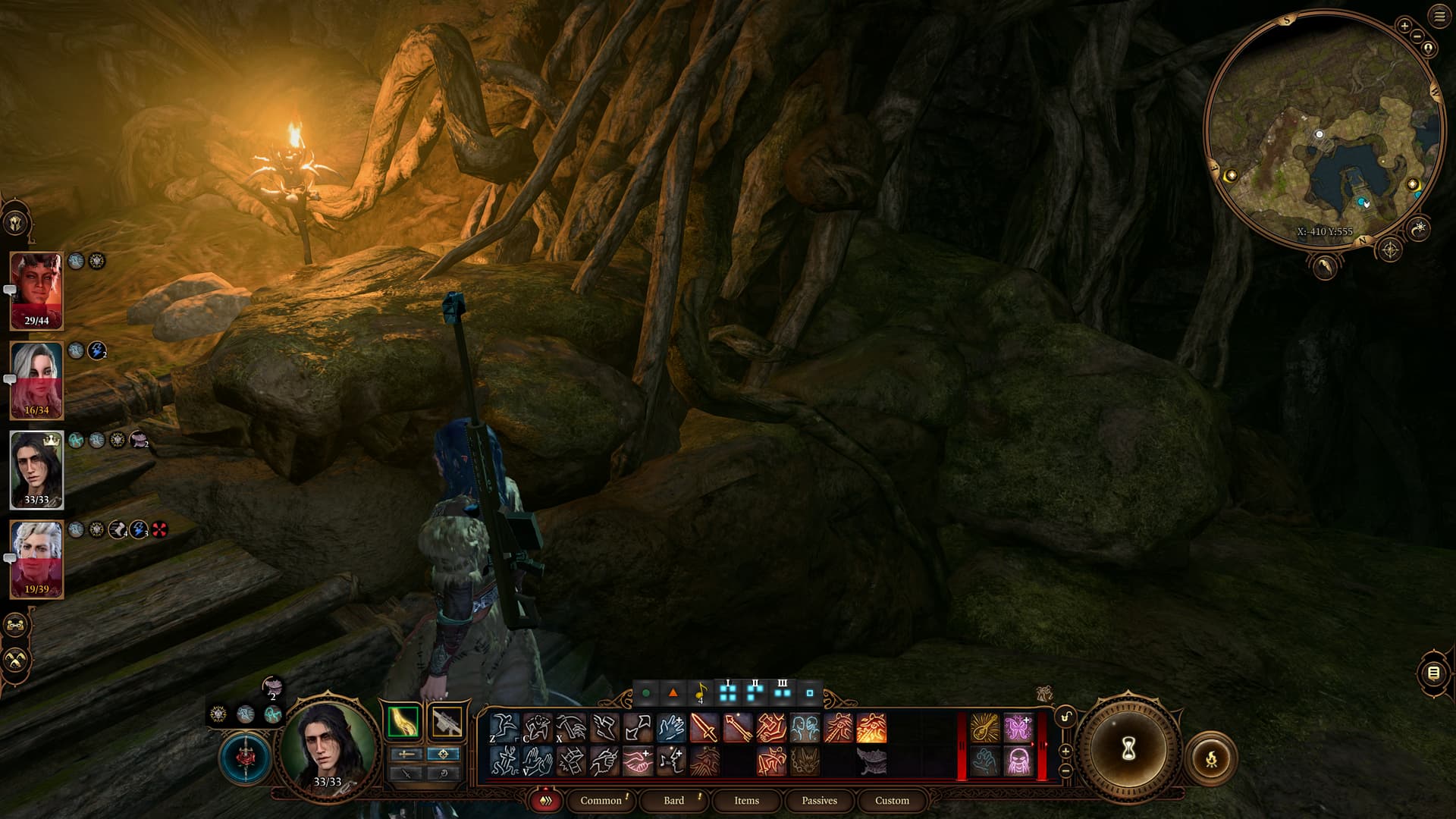Zoom out the minimap with the minus button
This screenshot has width=1456, height=819.
[1416, 36]
